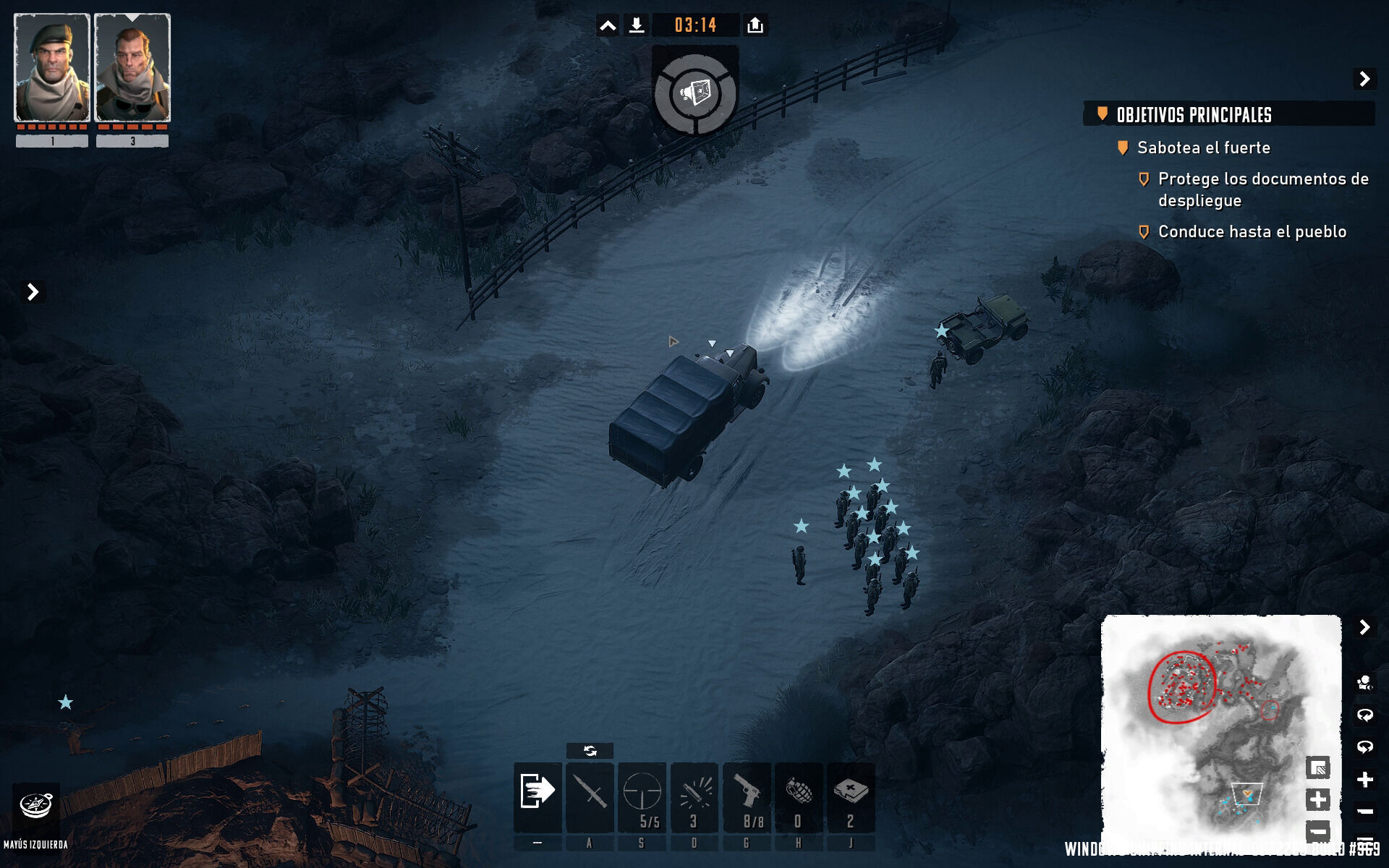Expand the left side panel arrow

(33, 292)
